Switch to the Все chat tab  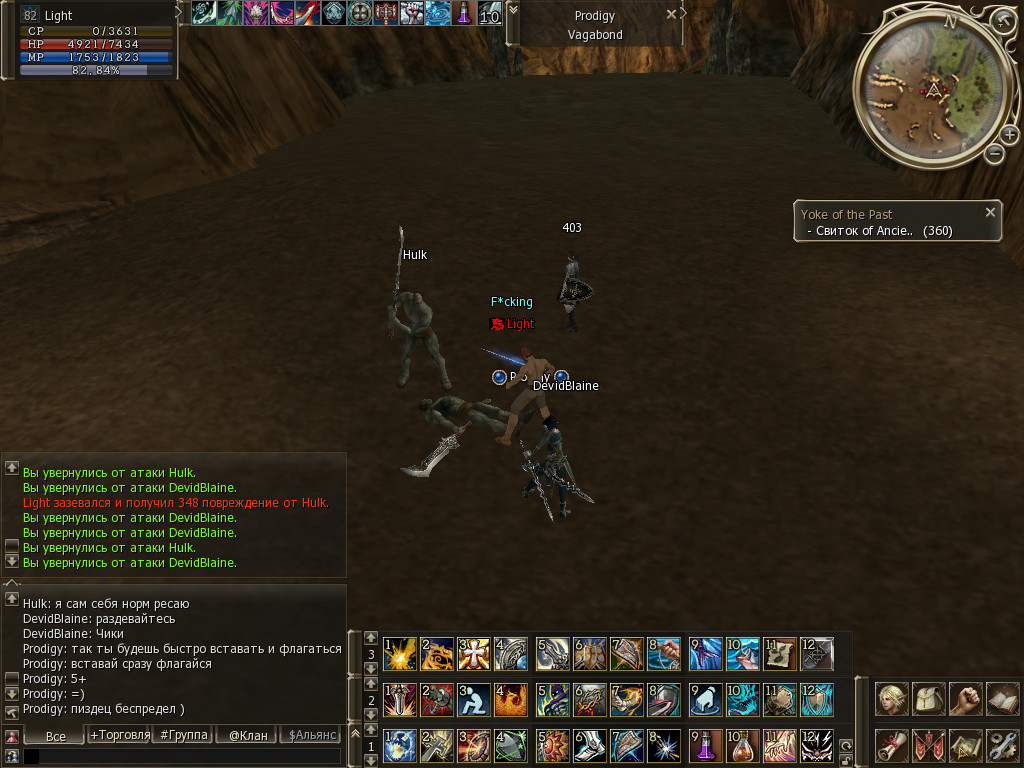point(56,735)
